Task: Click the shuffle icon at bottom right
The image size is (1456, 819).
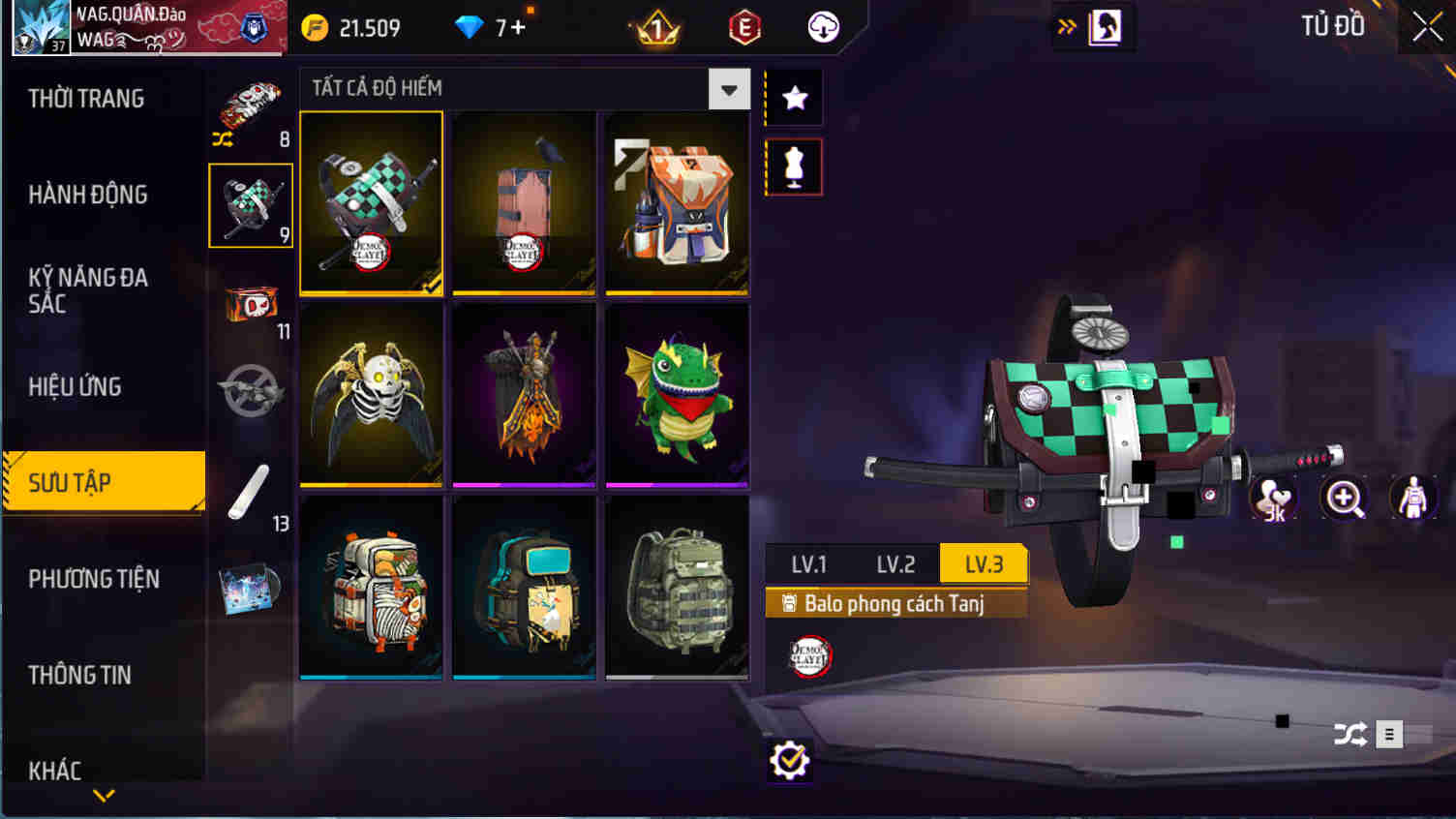Action: [1351, 734]
